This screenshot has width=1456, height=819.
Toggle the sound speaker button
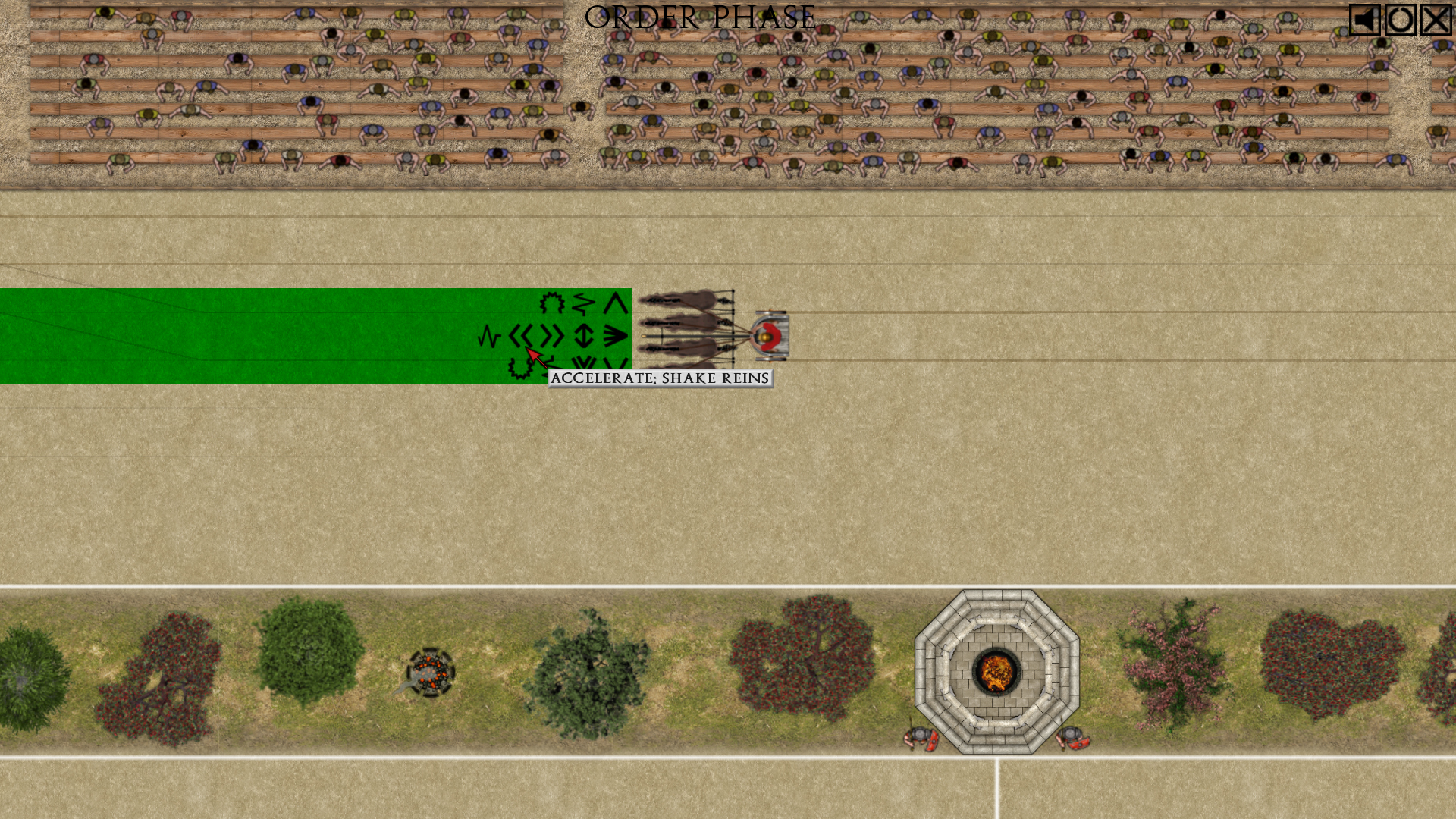(1364, 20)
